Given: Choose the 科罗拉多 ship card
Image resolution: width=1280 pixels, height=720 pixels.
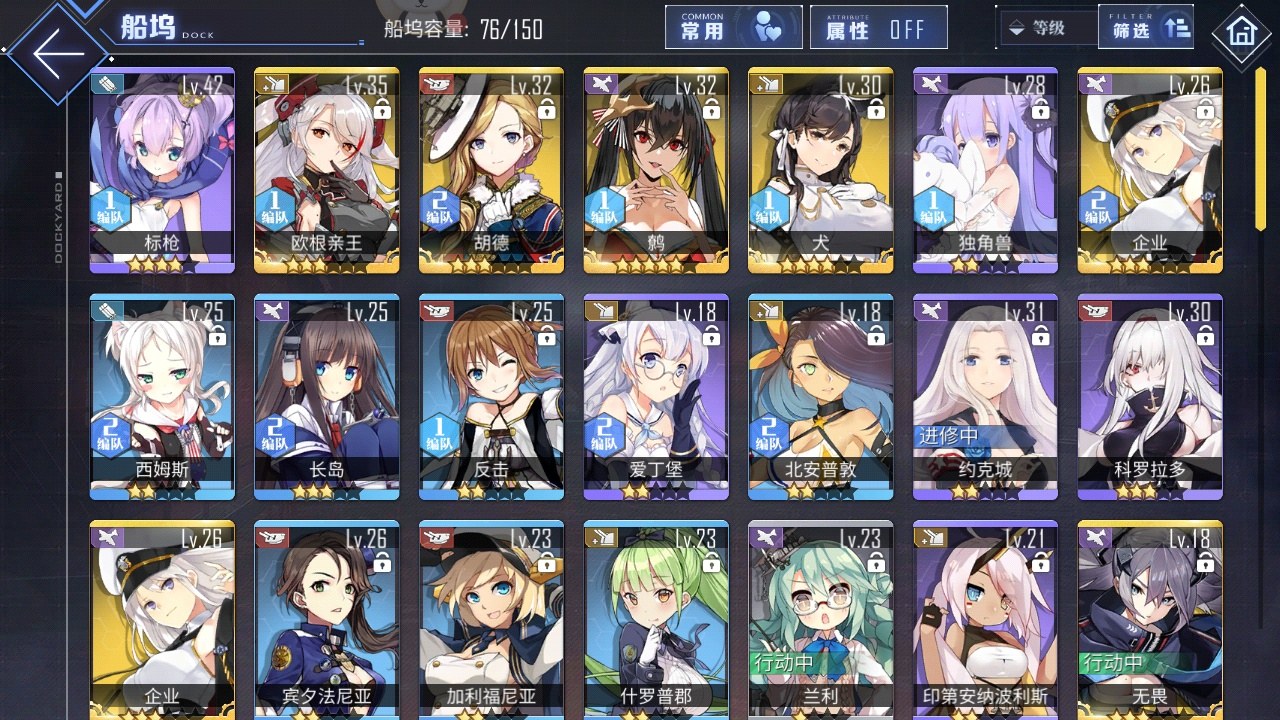Looking at the screenshot, I should 1149,397.
